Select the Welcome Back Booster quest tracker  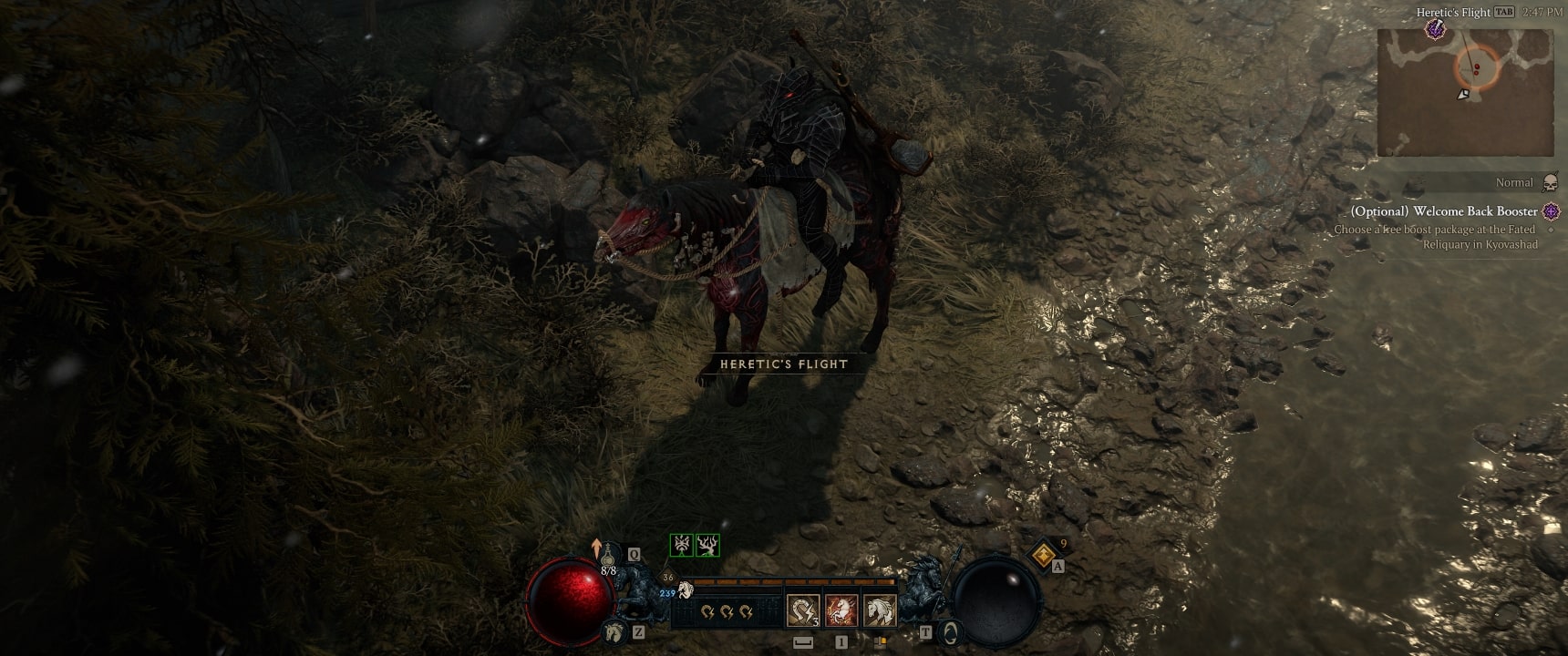coord(1444,211)
